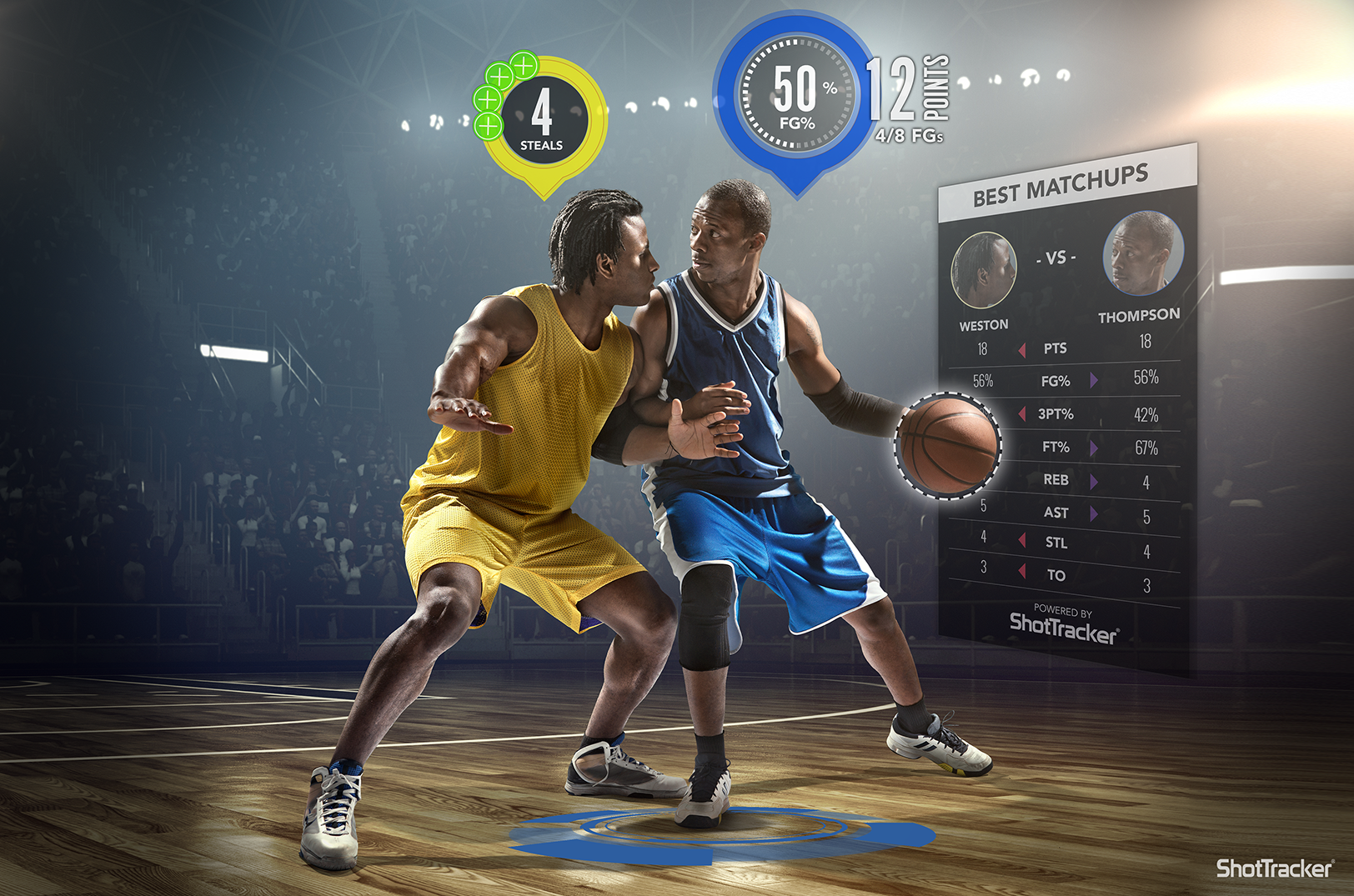Open the yellow 4 Steals player marker
1354x896 pixels.
tap(544, 119)
